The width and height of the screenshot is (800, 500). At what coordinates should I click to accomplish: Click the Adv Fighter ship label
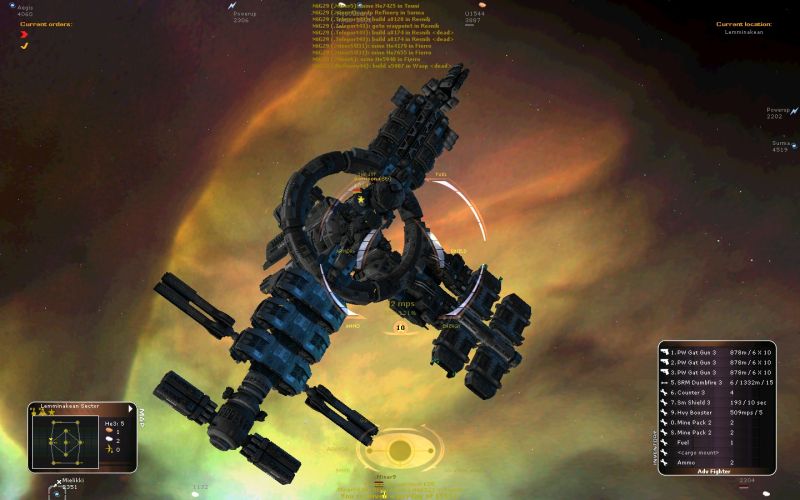pyautogui.click(x=715, y=472)
